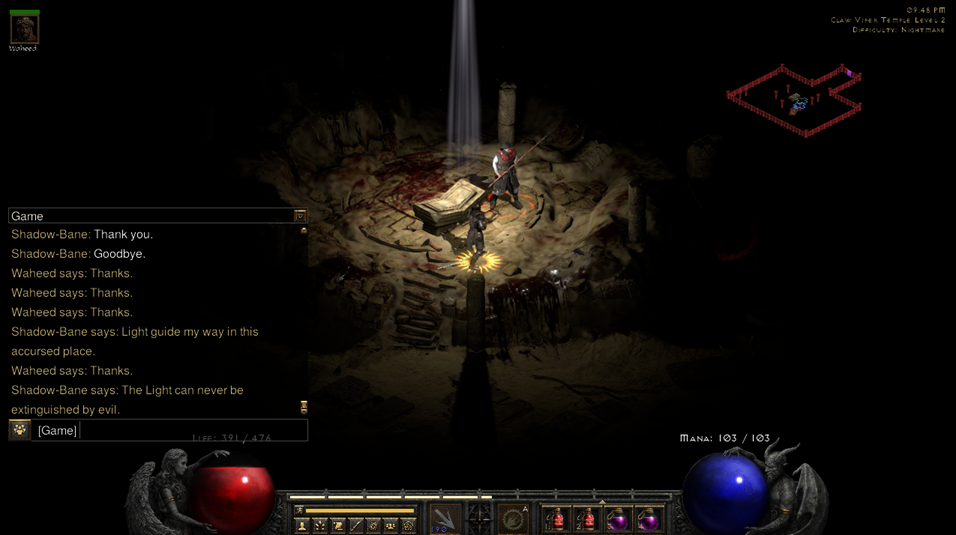956x535 pixels.
Task: Open the Game chat channel dropdown
Action: click(299, 216)
